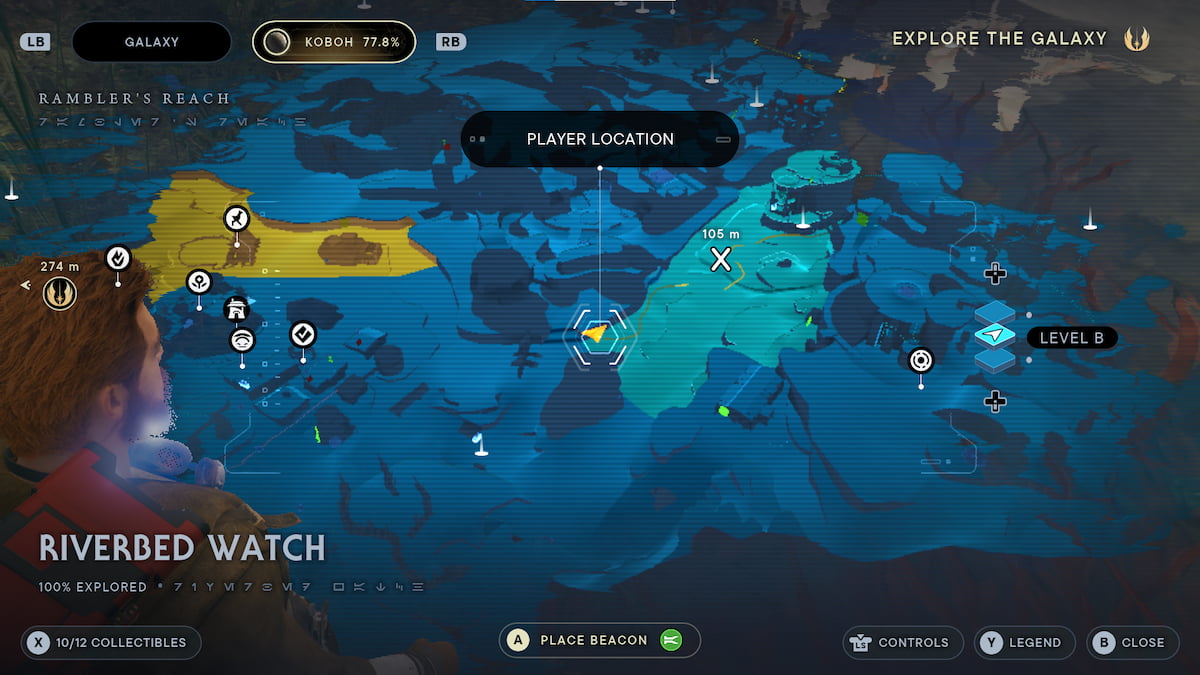Select the plant seed map marker
This screenshot has width=1200, height=675.
pos(199,281)
